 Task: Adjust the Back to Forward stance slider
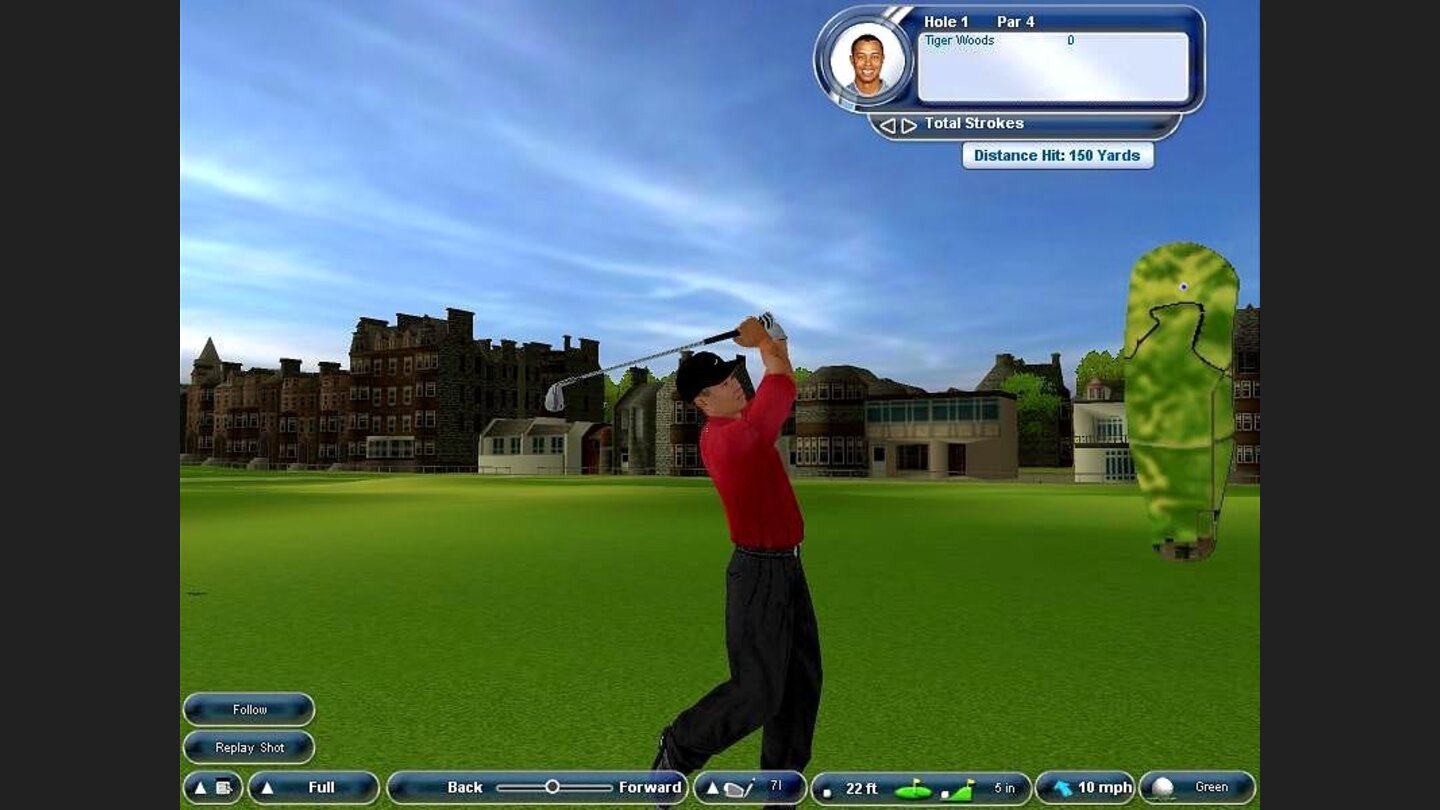[x=552, y=788]
